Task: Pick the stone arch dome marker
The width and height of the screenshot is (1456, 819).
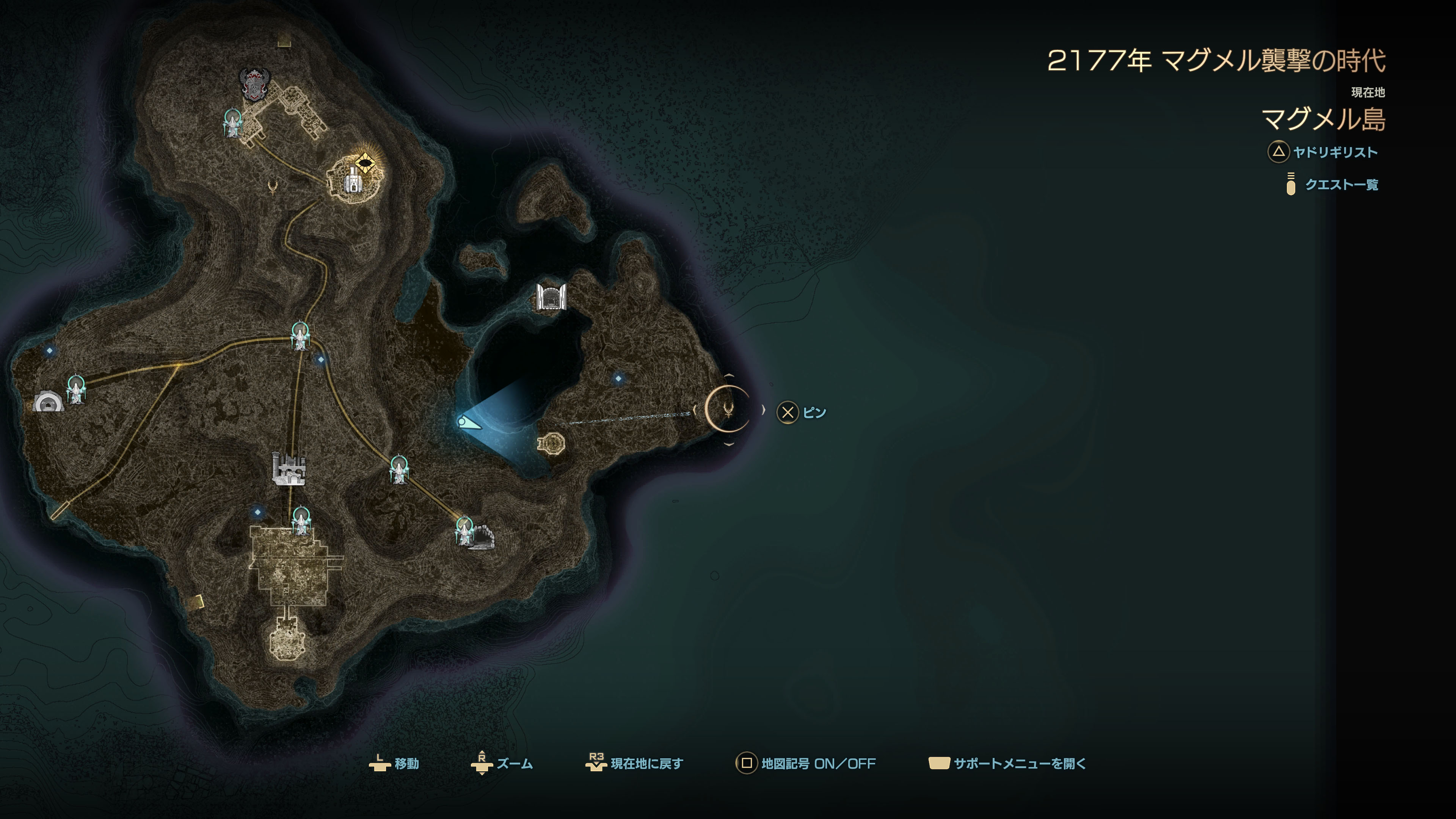Action: coord(48,402)
